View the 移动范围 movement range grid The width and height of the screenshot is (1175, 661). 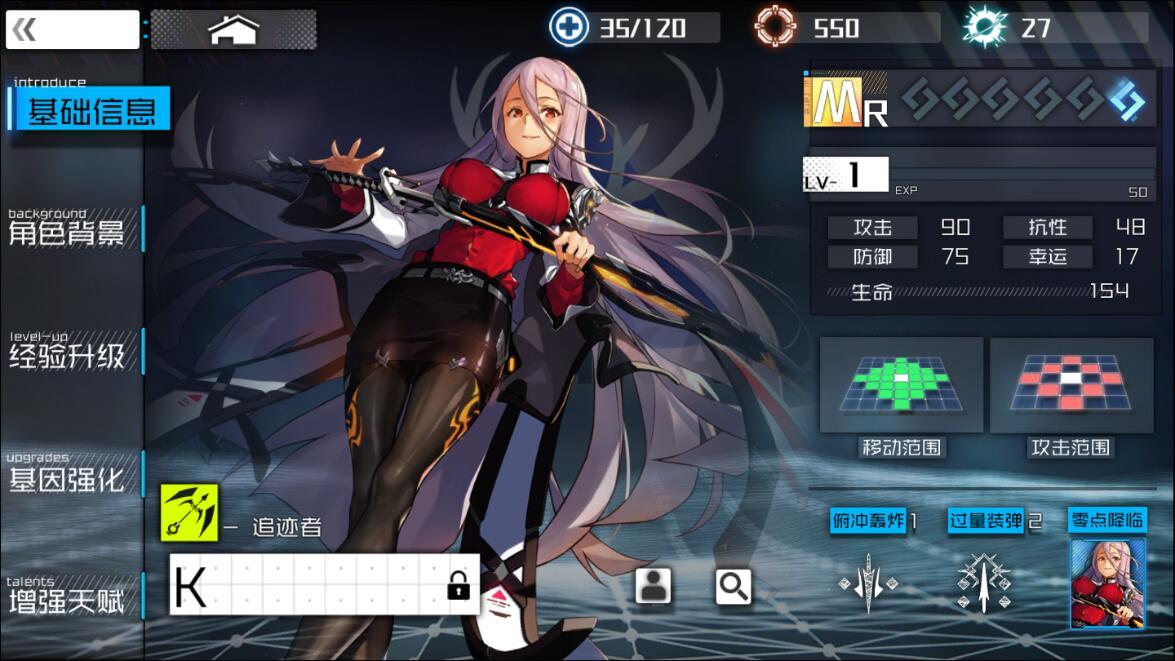[x=901, y=385]
